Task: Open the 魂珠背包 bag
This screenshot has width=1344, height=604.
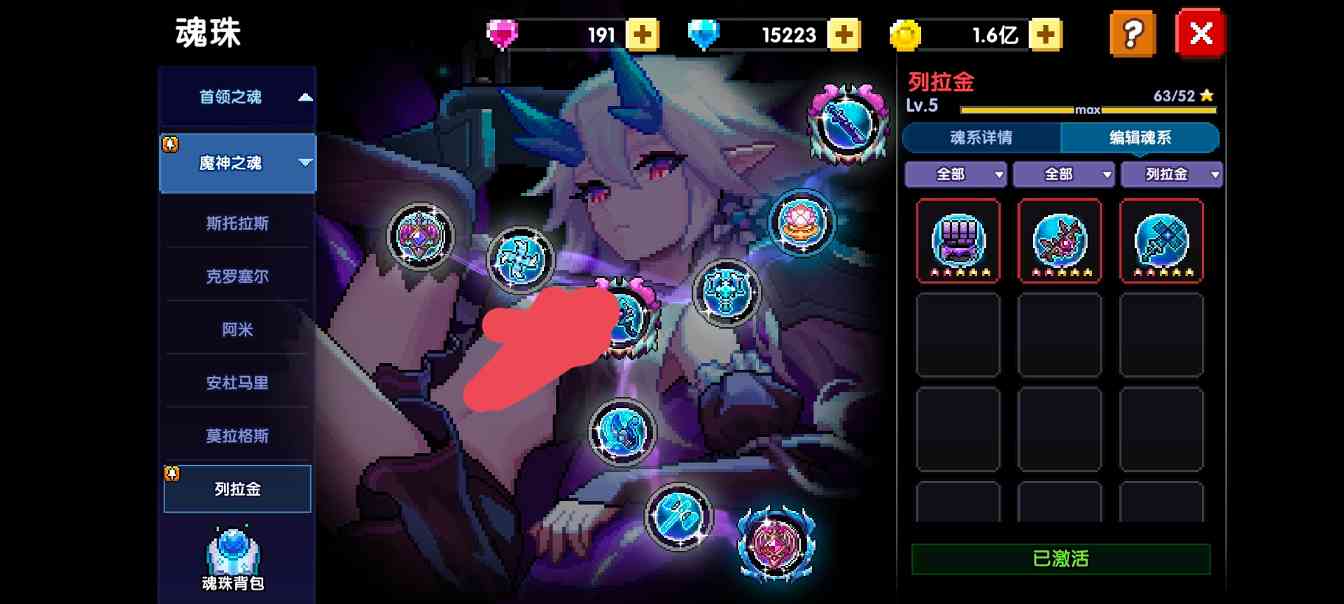Action: coord(233,560)
